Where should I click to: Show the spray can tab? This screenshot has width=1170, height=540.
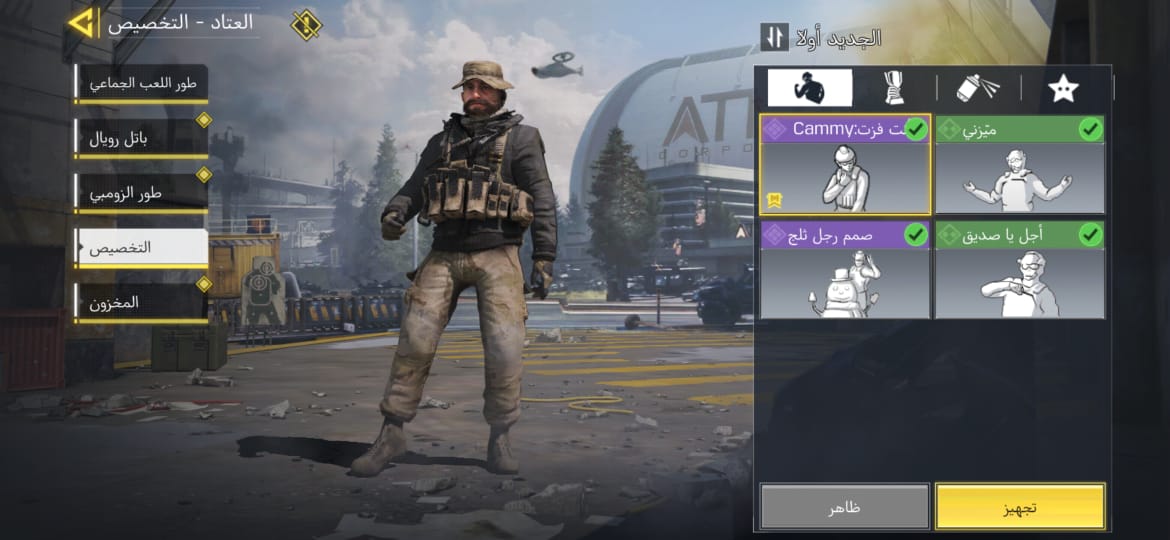(978, 88)
